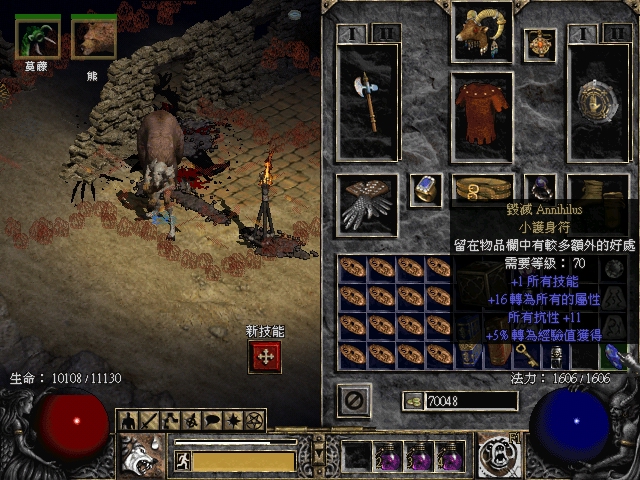Select the equipped amulet slot
The image size is (640, 480).
pyautogui.click(x=540, y=45)
